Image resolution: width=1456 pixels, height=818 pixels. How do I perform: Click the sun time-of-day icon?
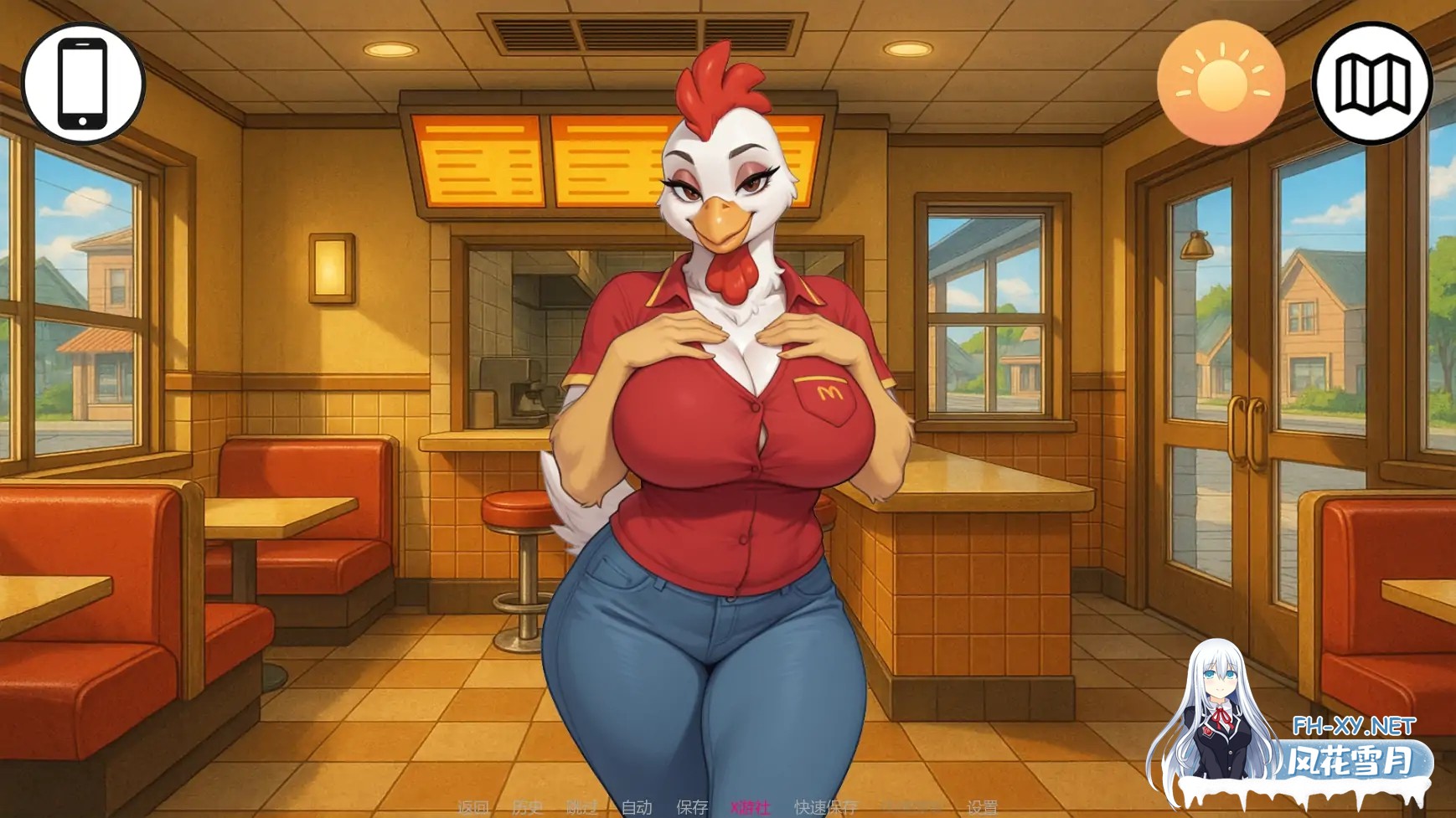pyautogui.click(x=1221, y=82)
